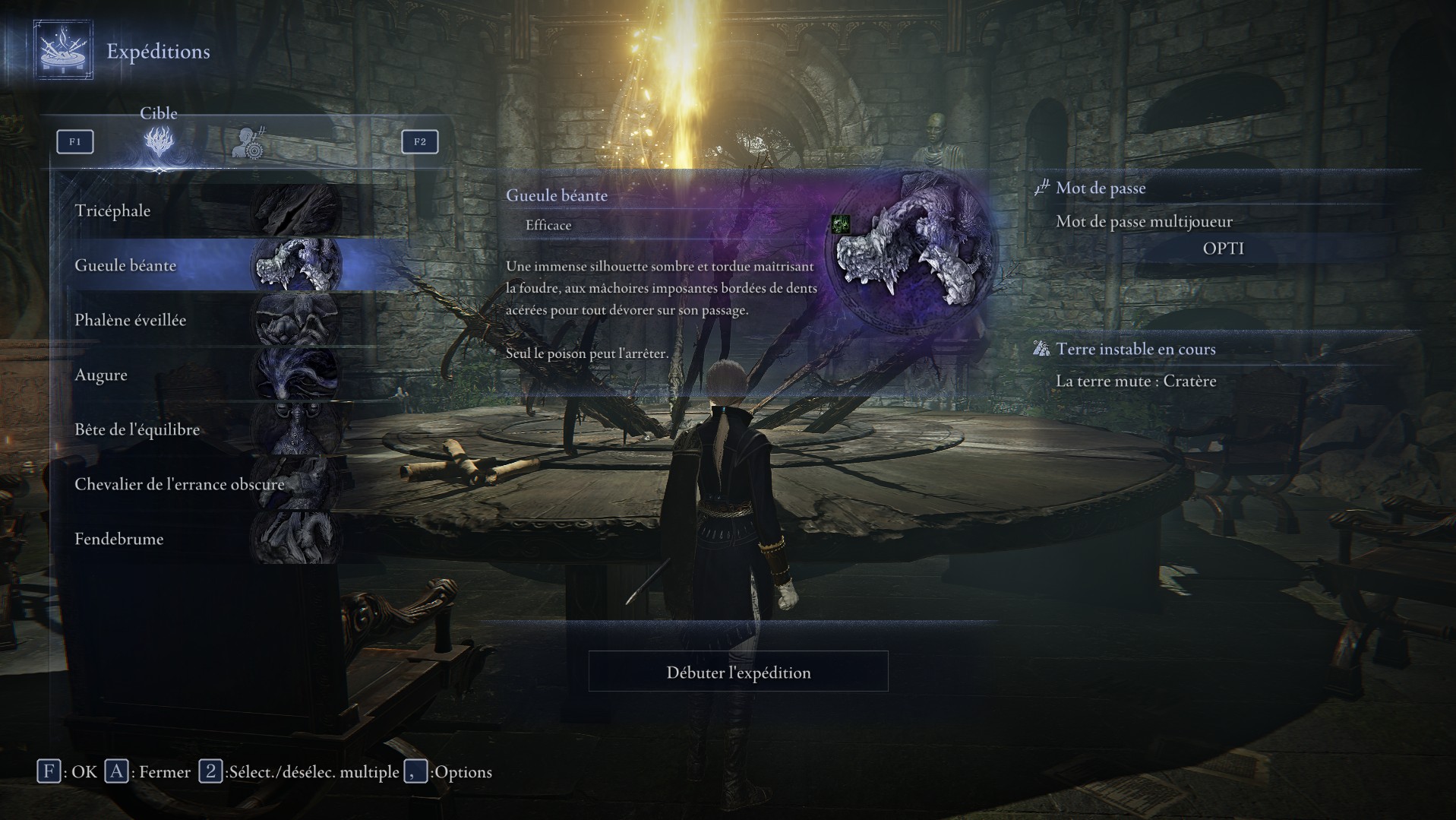This screenshot has width=1456, height=820.
Task: Edit the multiplayer password field OPTI
Action: point(1223,249)
